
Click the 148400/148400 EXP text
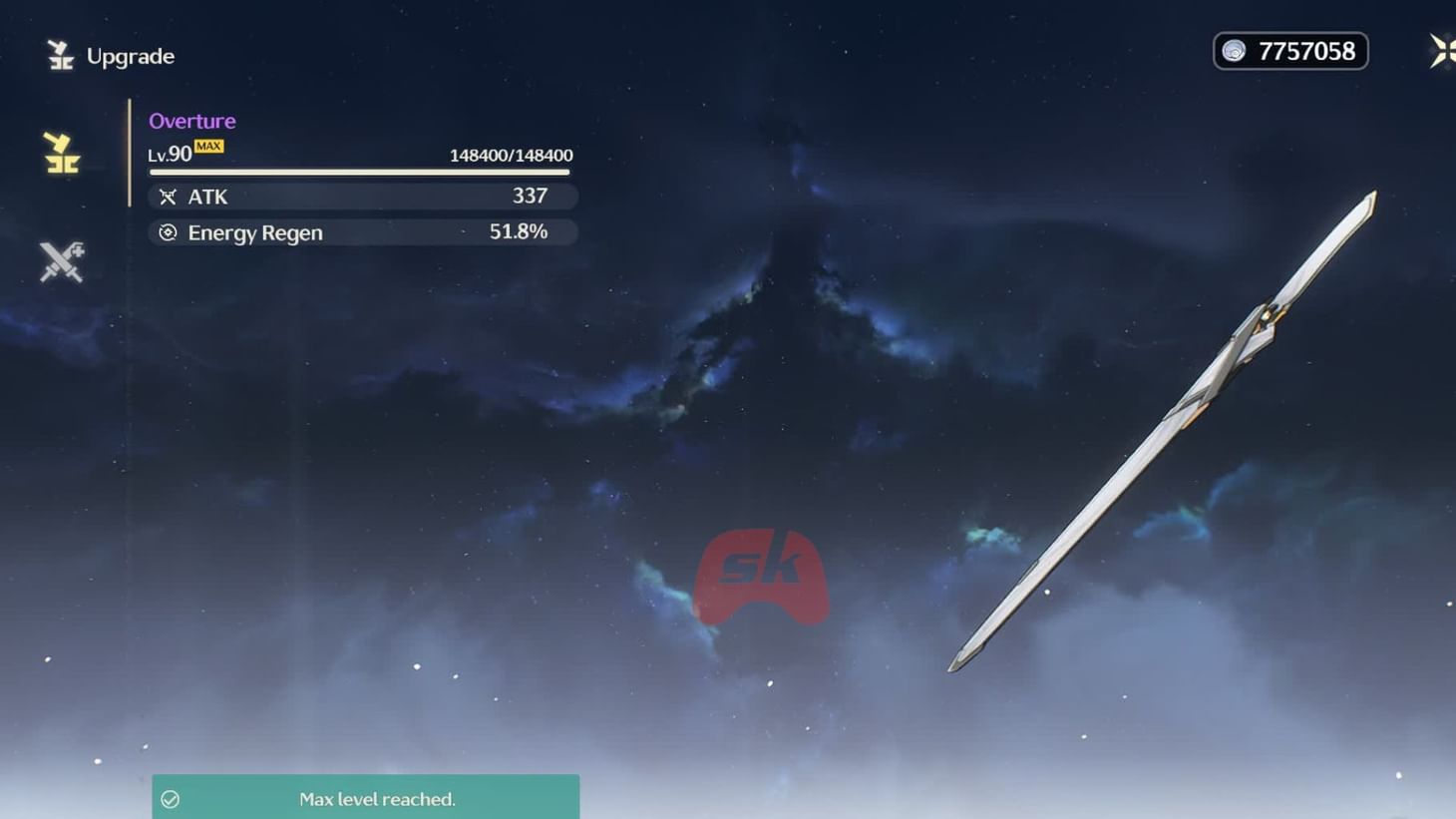(511, 155)
